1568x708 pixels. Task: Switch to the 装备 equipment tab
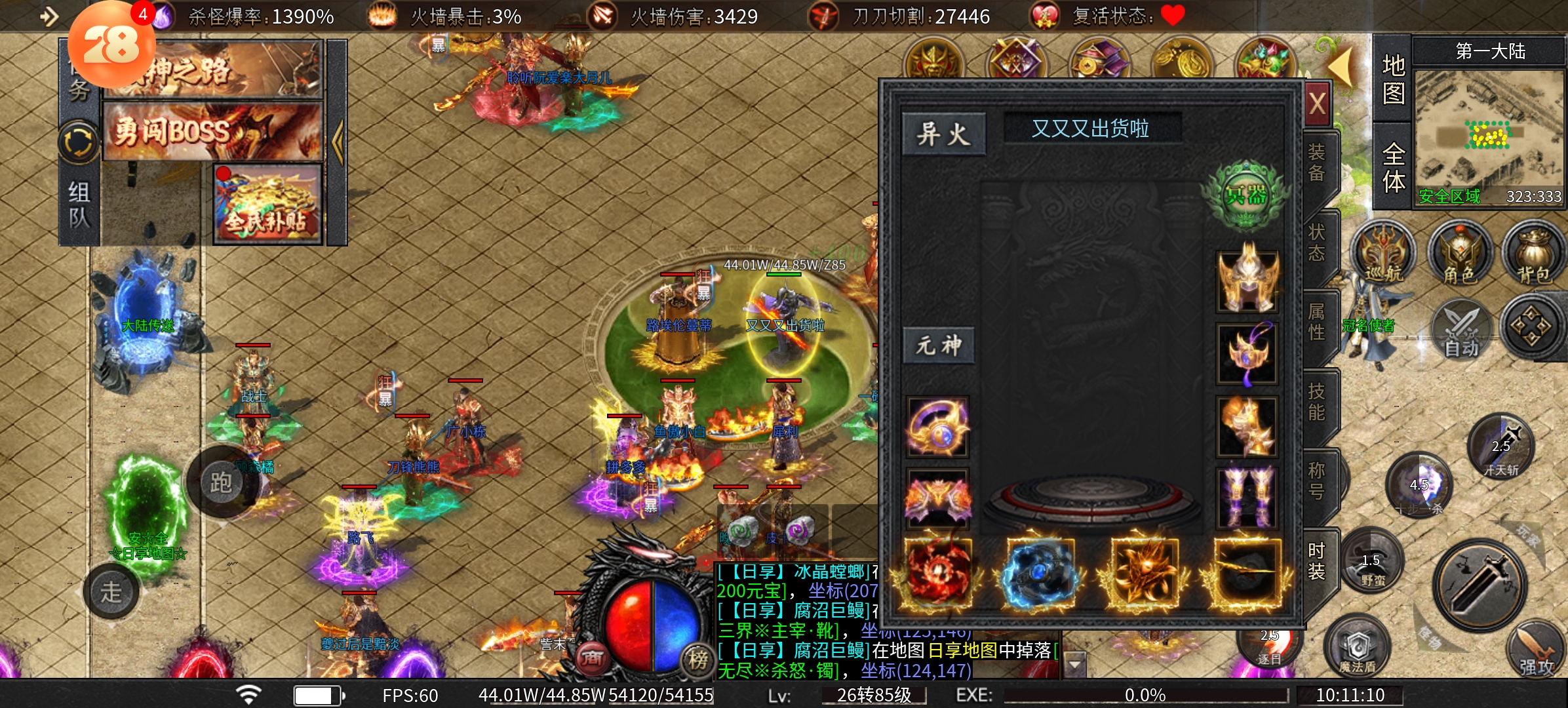point(1316,163)
